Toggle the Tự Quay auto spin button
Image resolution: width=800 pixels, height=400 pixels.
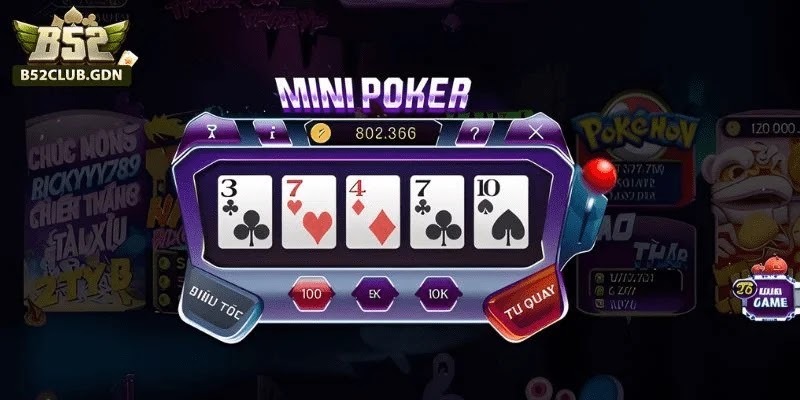click(521, 297)
